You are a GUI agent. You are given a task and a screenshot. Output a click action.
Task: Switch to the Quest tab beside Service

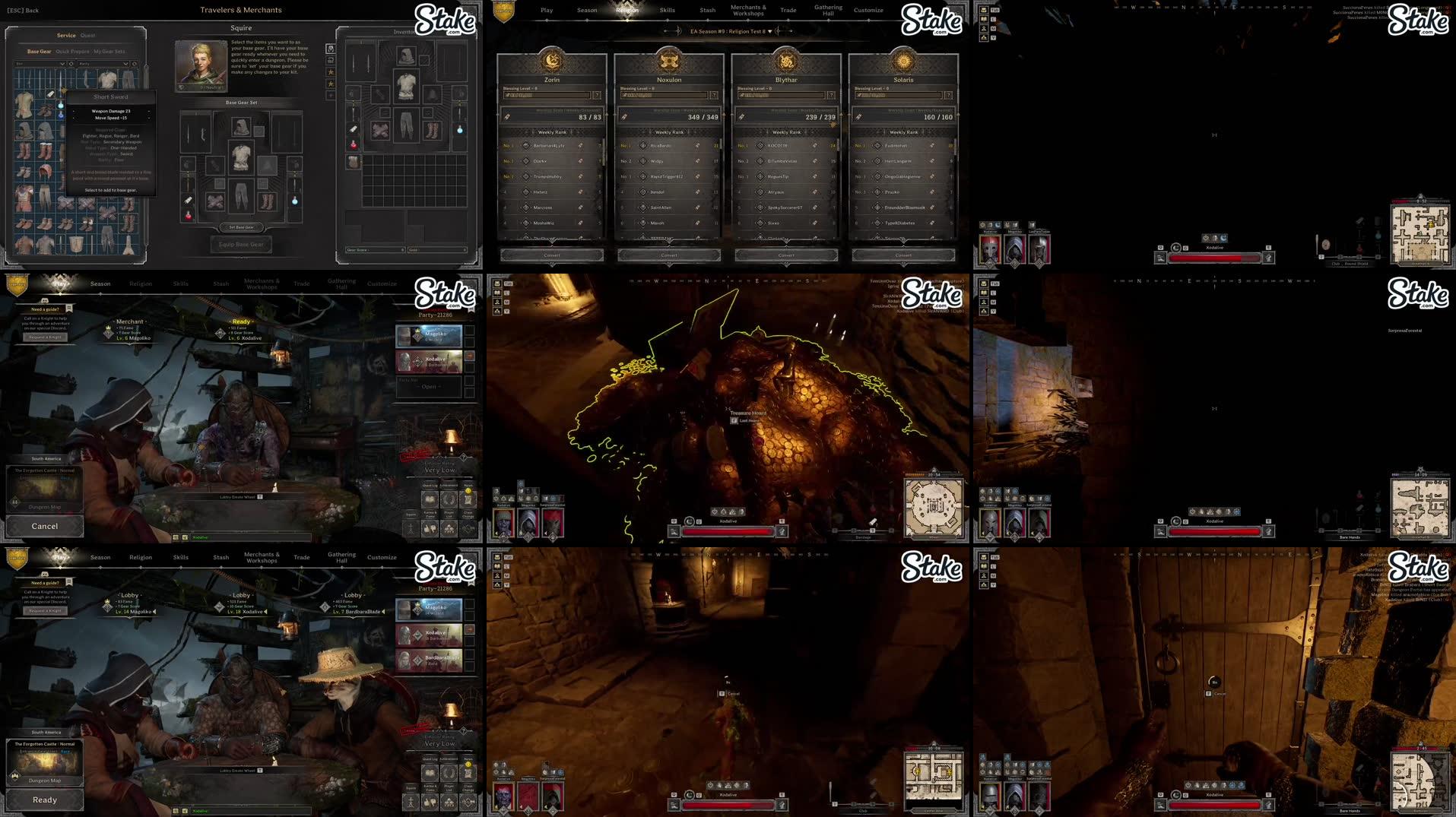pos(88,36)
